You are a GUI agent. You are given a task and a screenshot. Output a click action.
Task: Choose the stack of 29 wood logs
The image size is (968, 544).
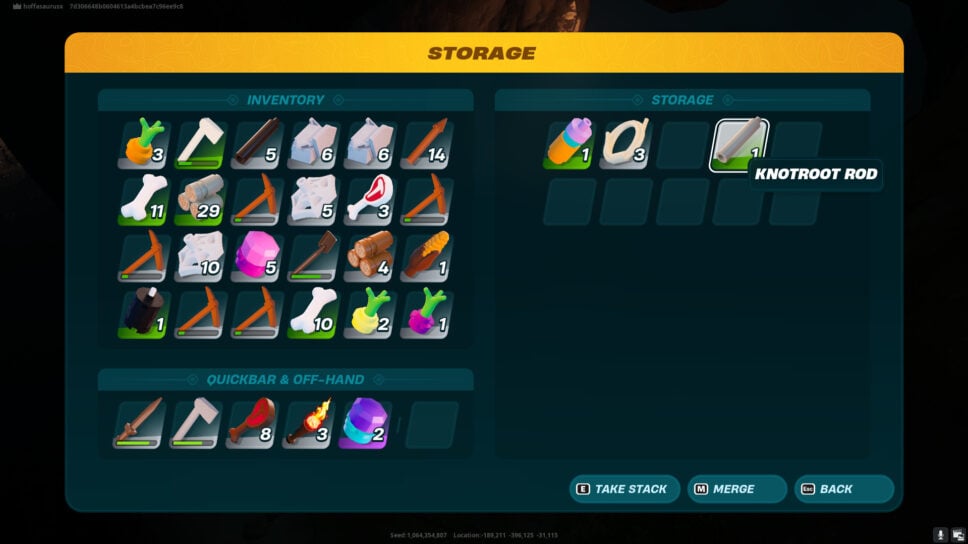tap(200, 201)
